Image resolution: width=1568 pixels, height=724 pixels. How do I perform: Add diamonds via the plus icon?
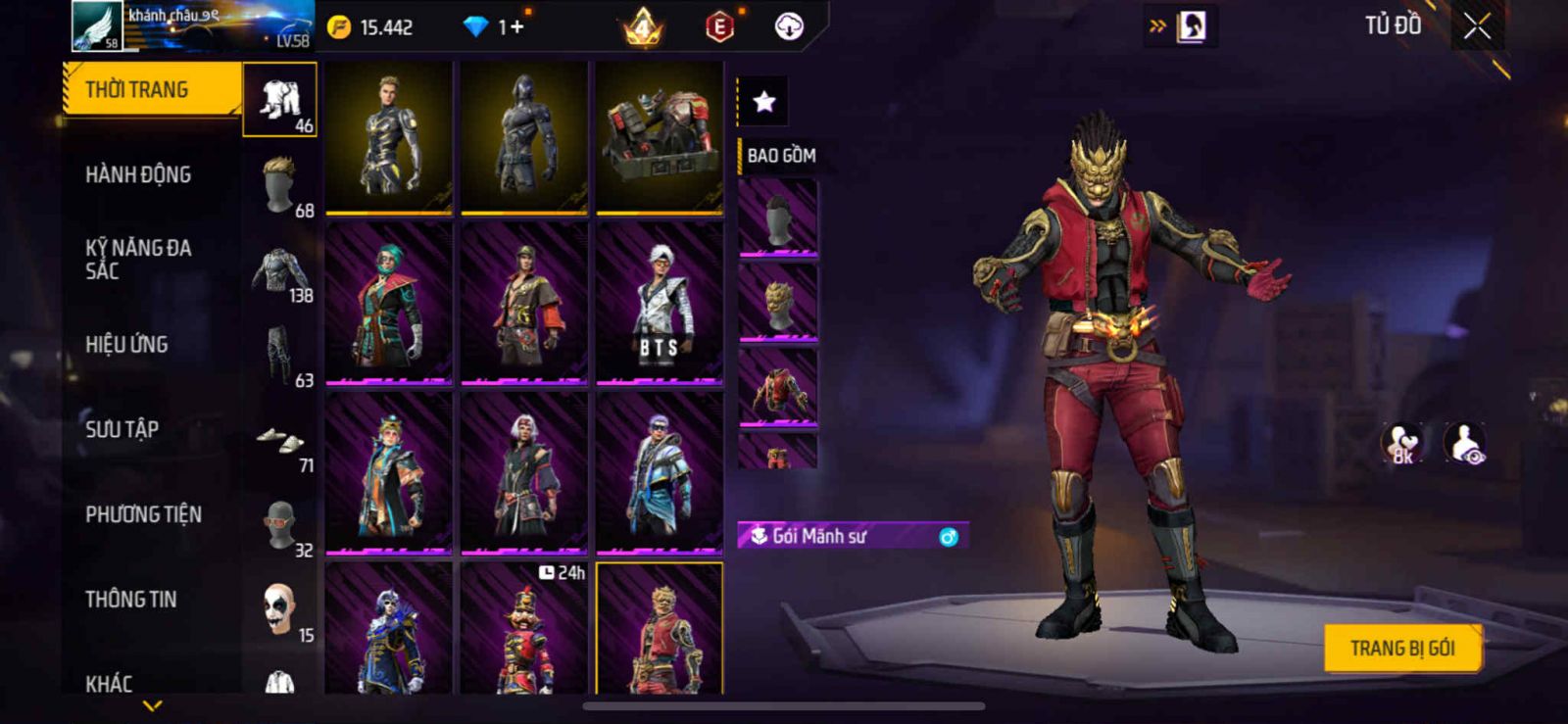pyautogui.click(x=516, y=27)
